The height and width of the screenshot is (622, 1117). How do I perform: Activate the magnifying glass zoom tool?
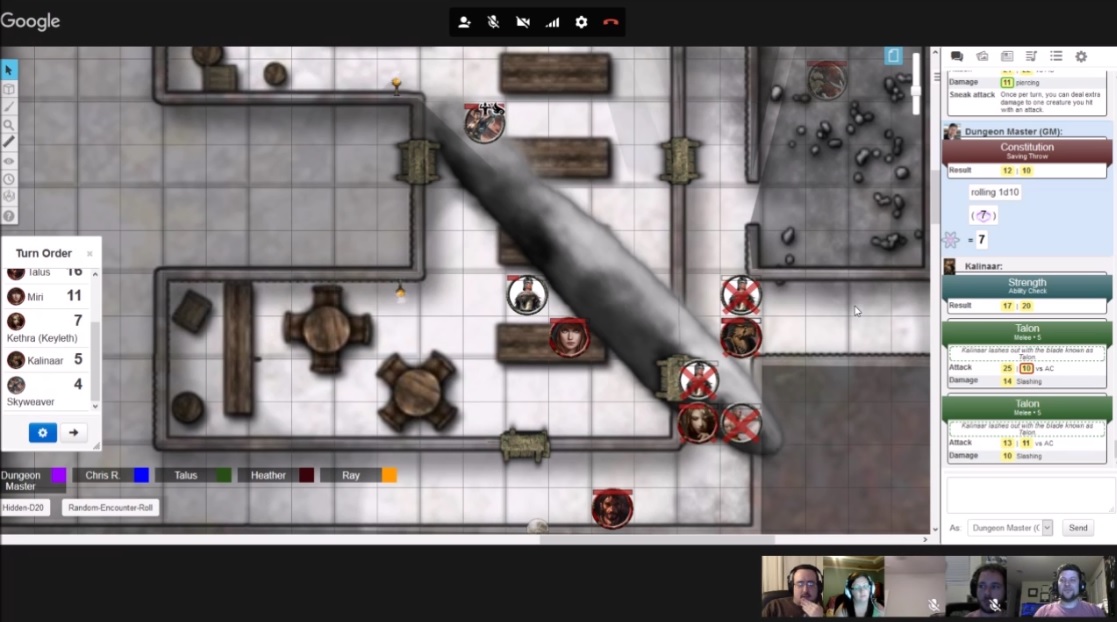click(x=9, y=125)
